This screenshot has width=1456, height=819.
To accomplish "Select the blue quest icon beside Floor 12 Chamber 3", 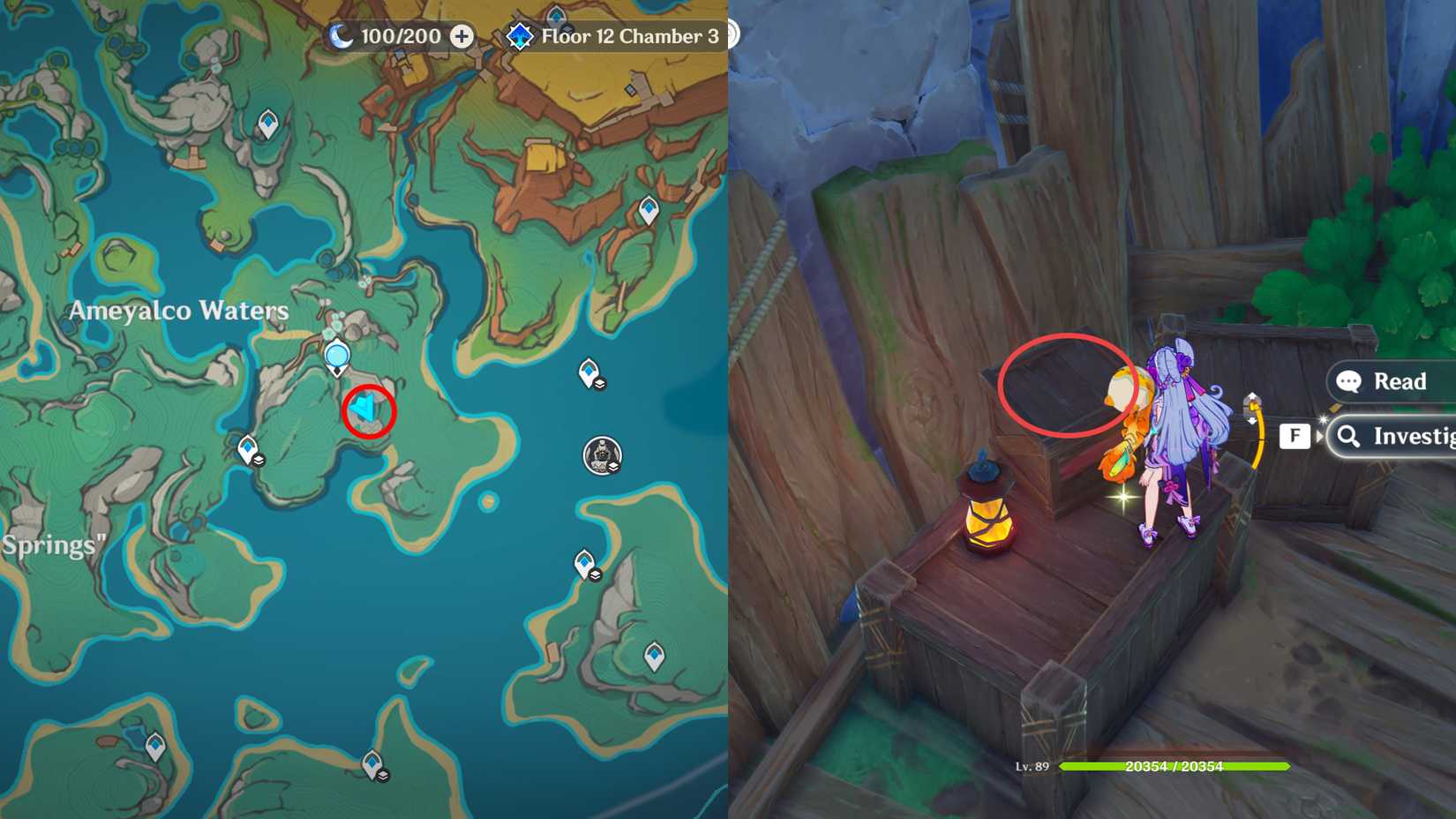I will [x=521, y=36].
